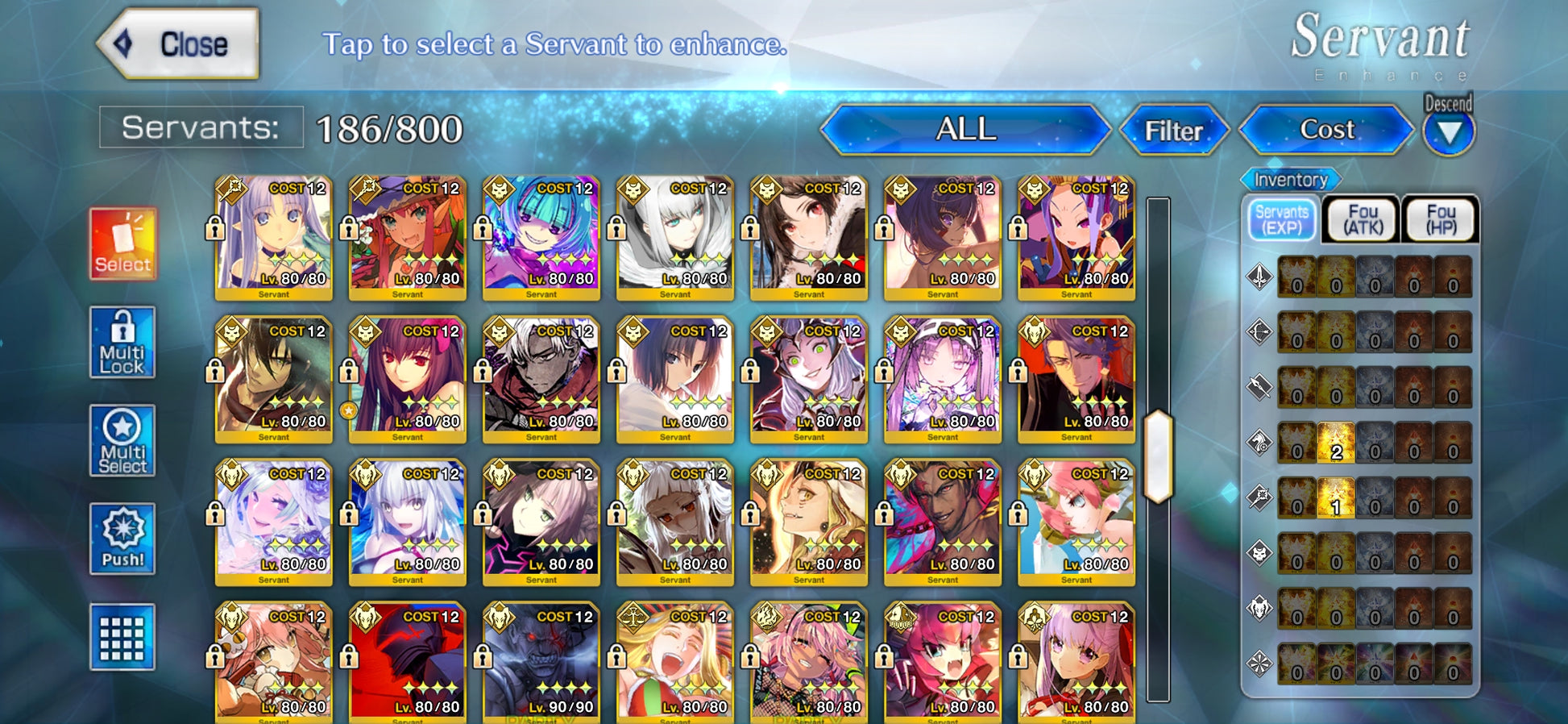Switch to Fou (ATK) tab
This screenshot has height=724, width=1568.
coord(1363,219)
